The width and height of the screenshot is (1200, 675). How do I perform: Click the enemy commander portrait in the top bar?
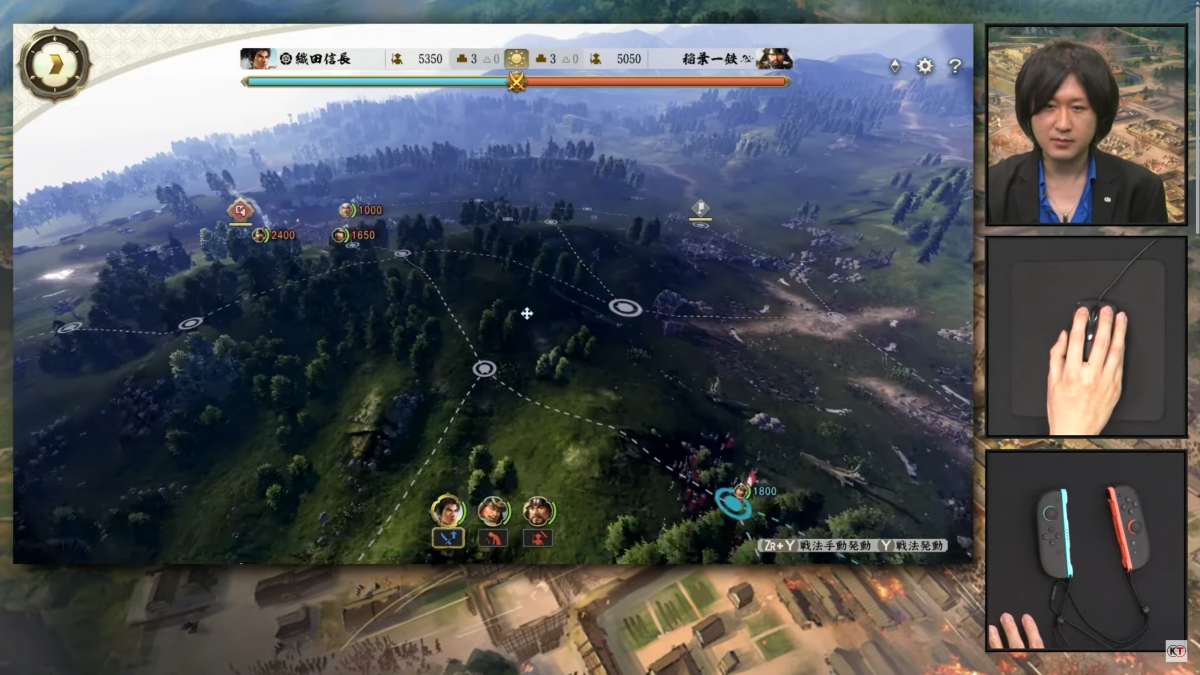point(774,59)
